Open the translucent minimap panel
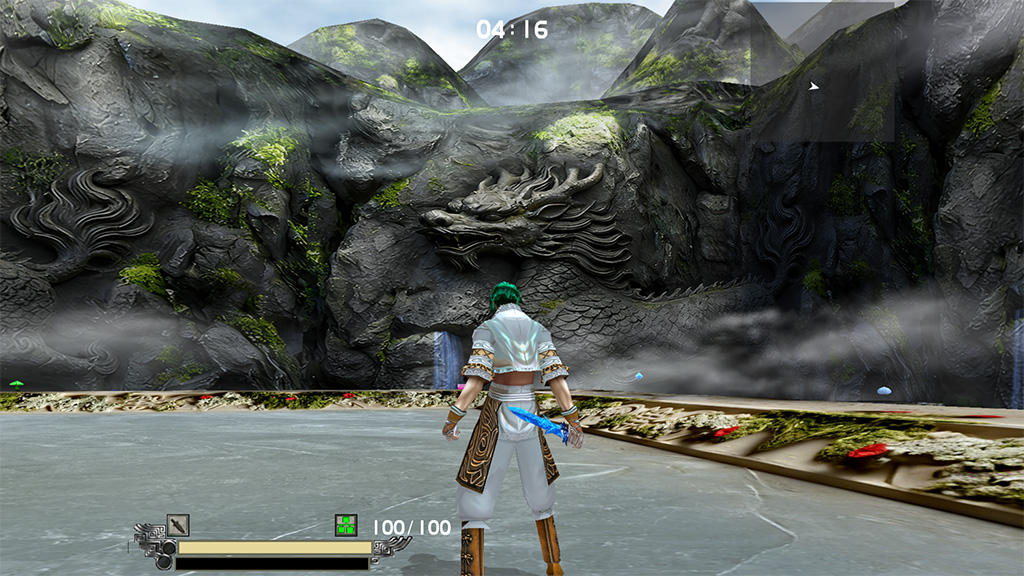This screenshot has width=1024, height=576. coord(822,70)
